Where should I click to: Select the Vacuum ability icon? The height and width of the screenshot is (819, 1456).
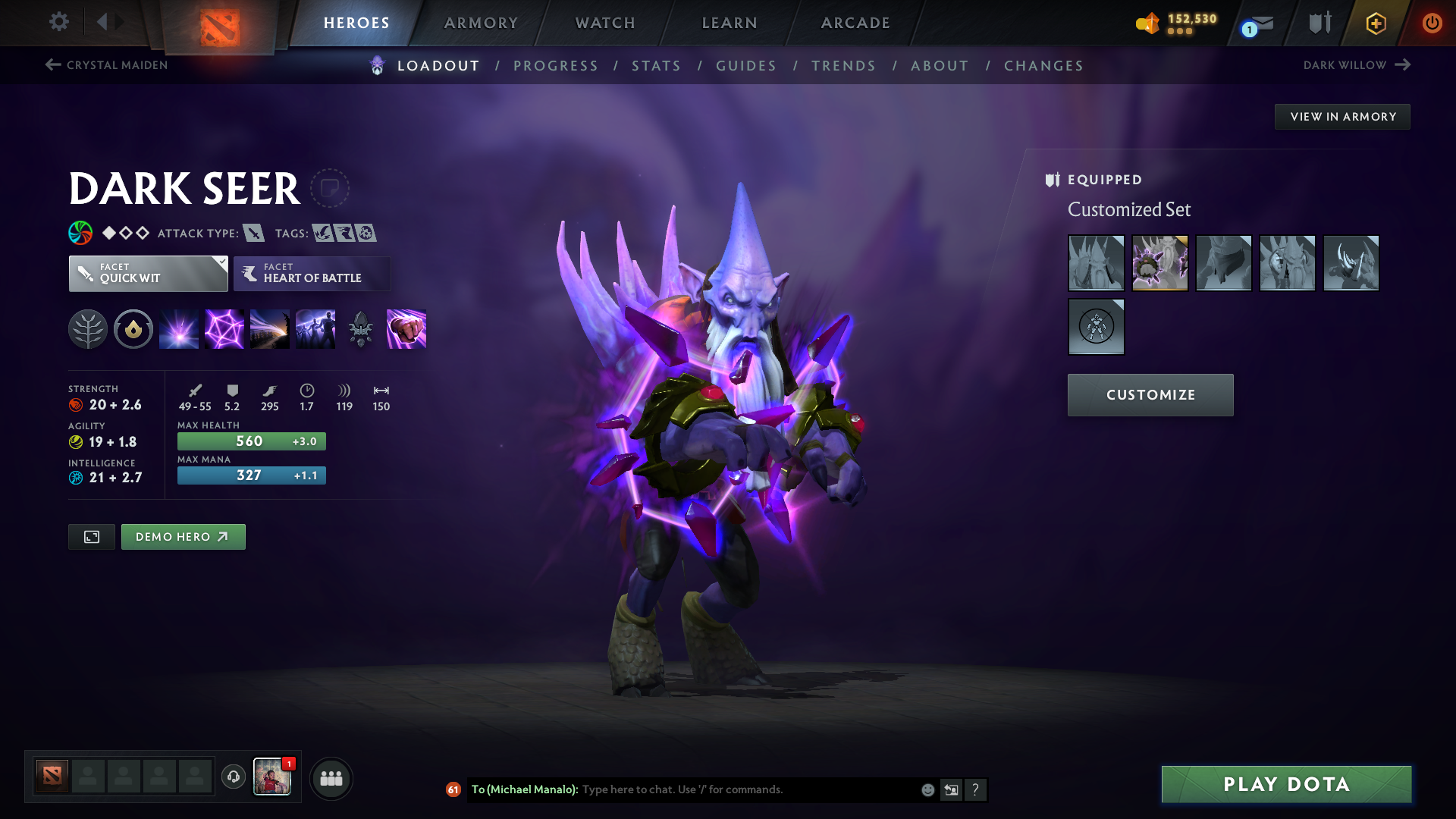(x=178, y=328)
